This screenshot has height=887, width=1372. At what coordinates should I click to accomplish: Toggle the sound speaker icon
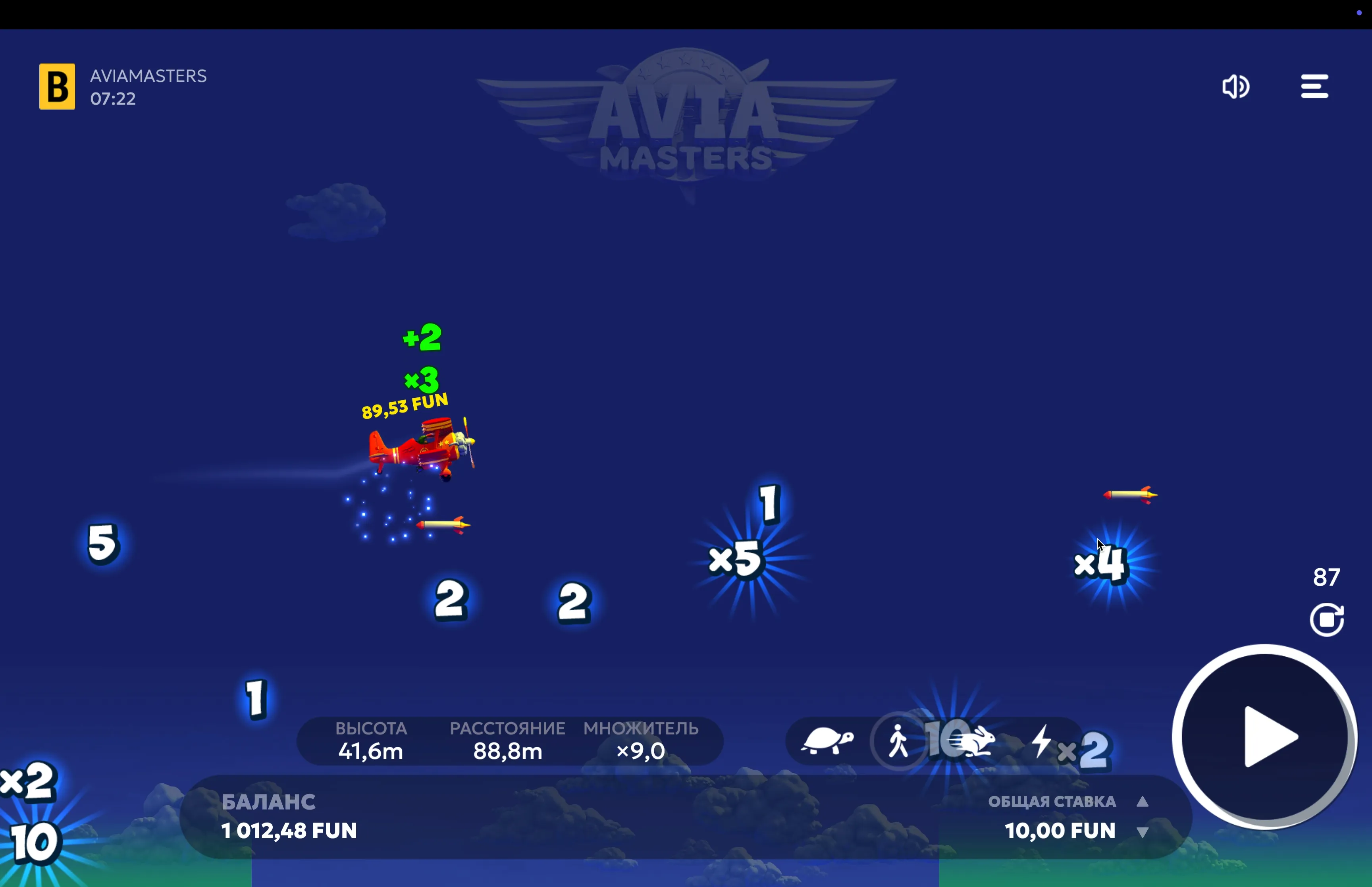coord(1235,87)
